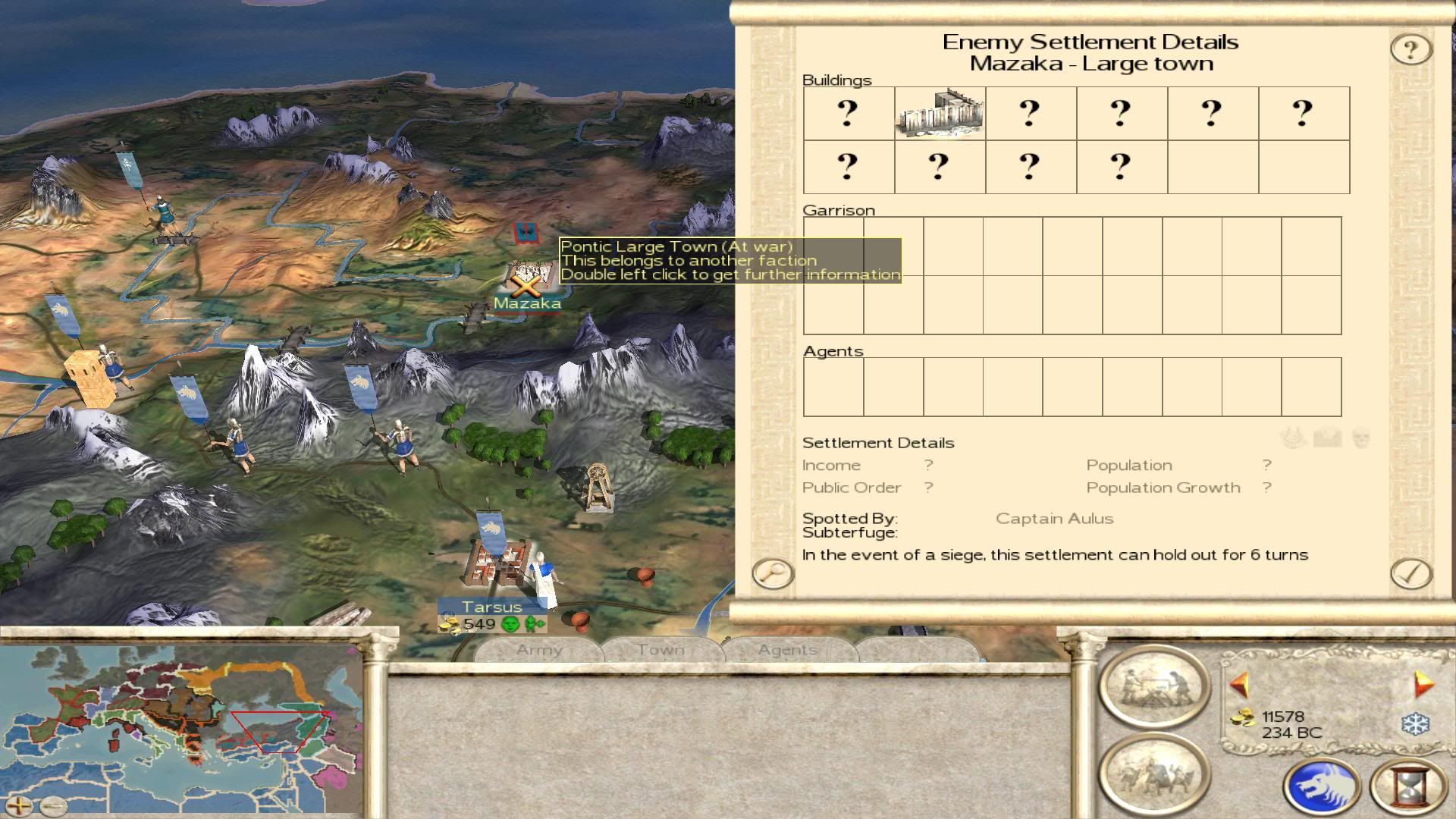
Task: End the turn with the hourglass button
Action: 1409,787
